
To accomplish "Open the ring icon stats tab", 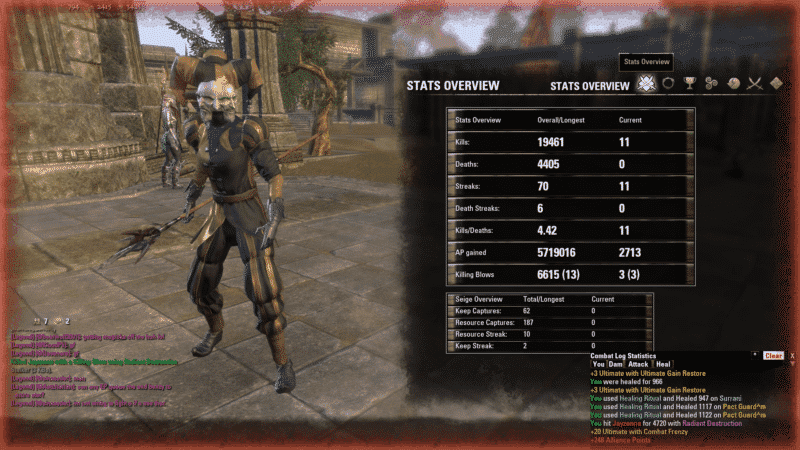I will [x=667, y=85].
